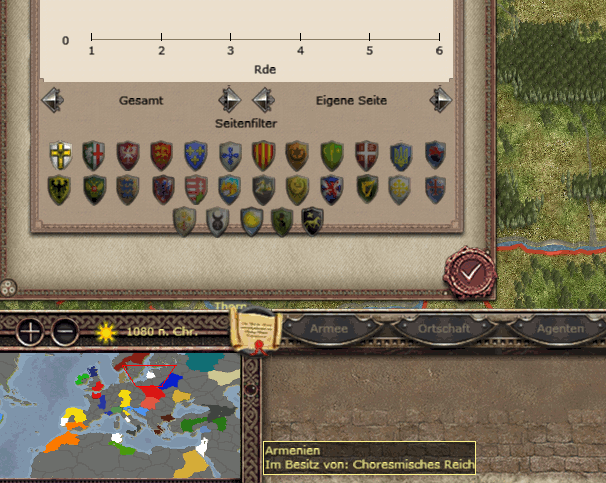This screenshot has width=606, height=483.
Task: Click right arrow beside Gesamt
Action: 229,100
